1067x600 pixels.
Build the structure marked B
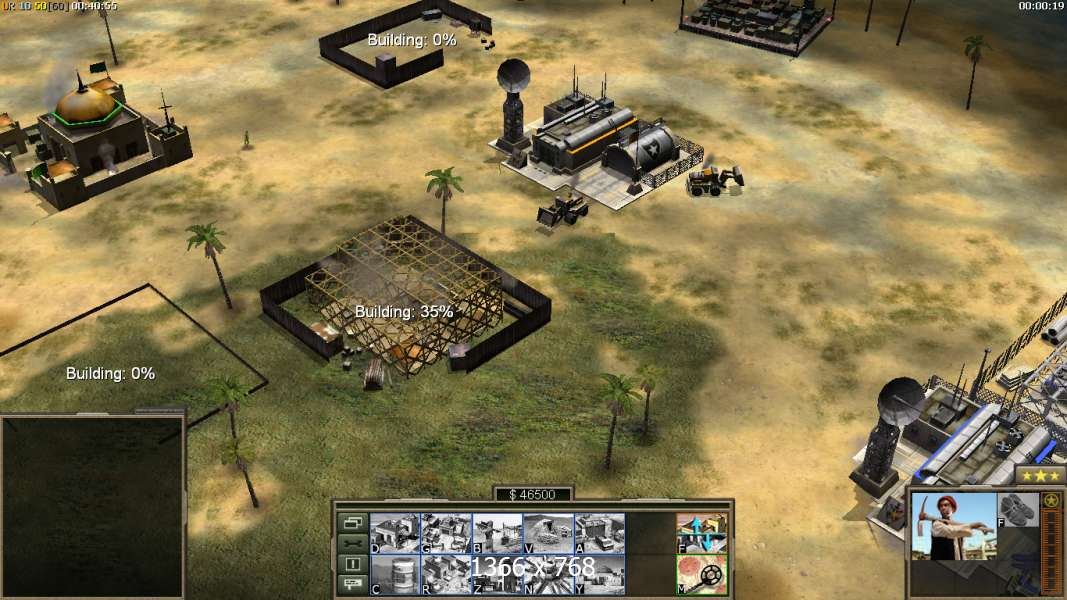coord(497,532)
